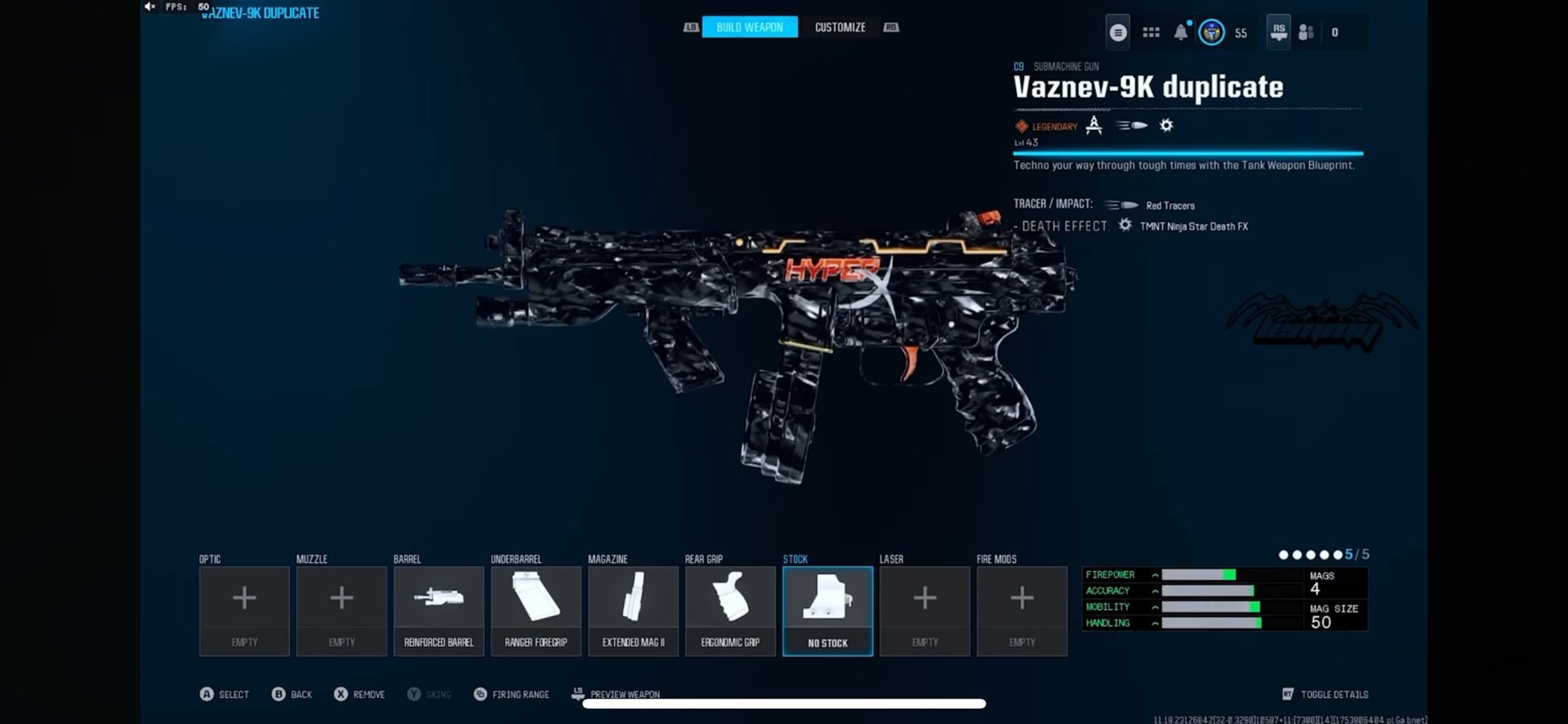The height and width of the screenshot is (724, 1568).
Task: Click Preview Weapon option
Action: [616, 694]
